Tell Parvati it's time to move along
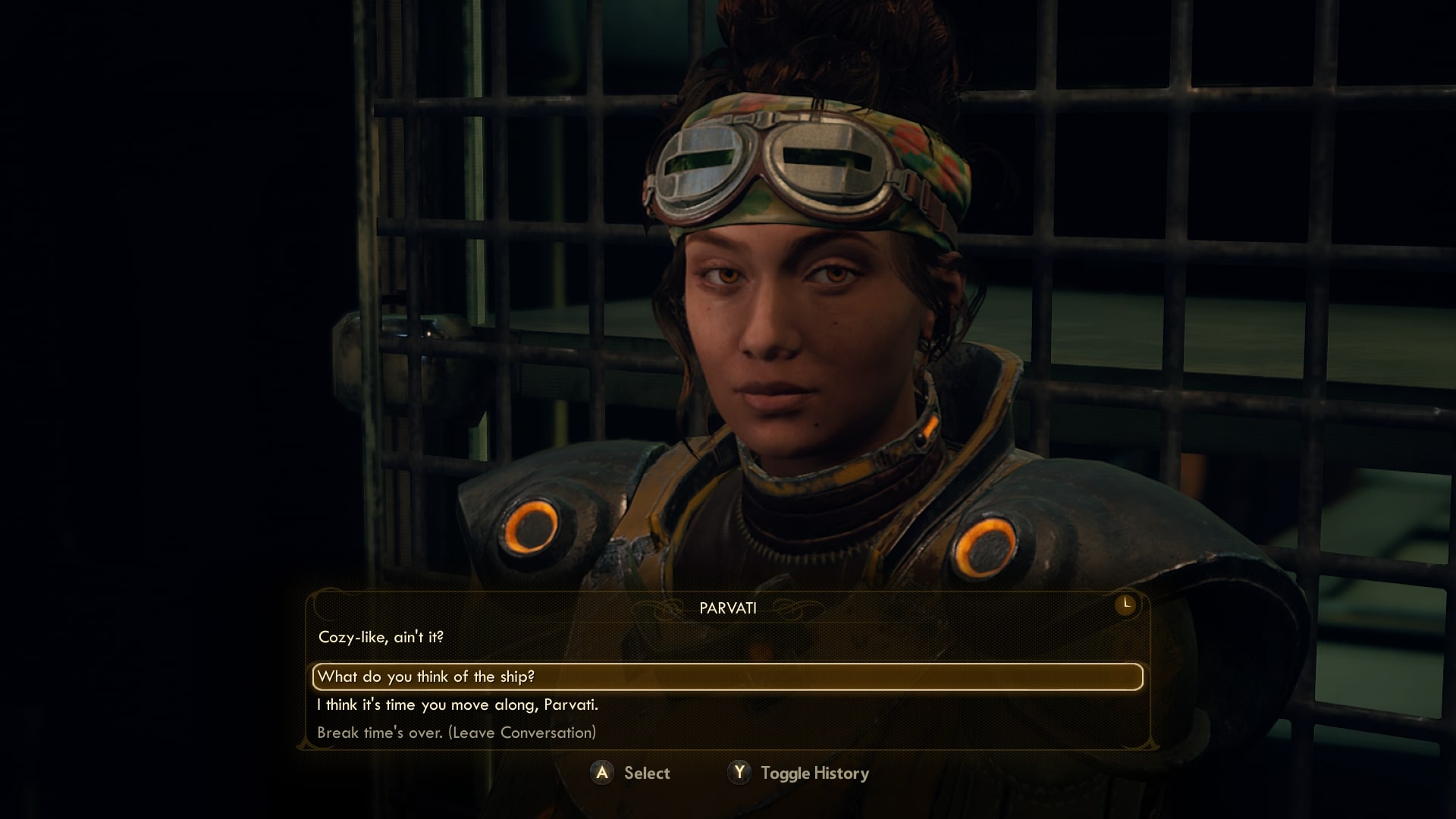The width and height of the screenshot is (1456, 819). point(457,704)
